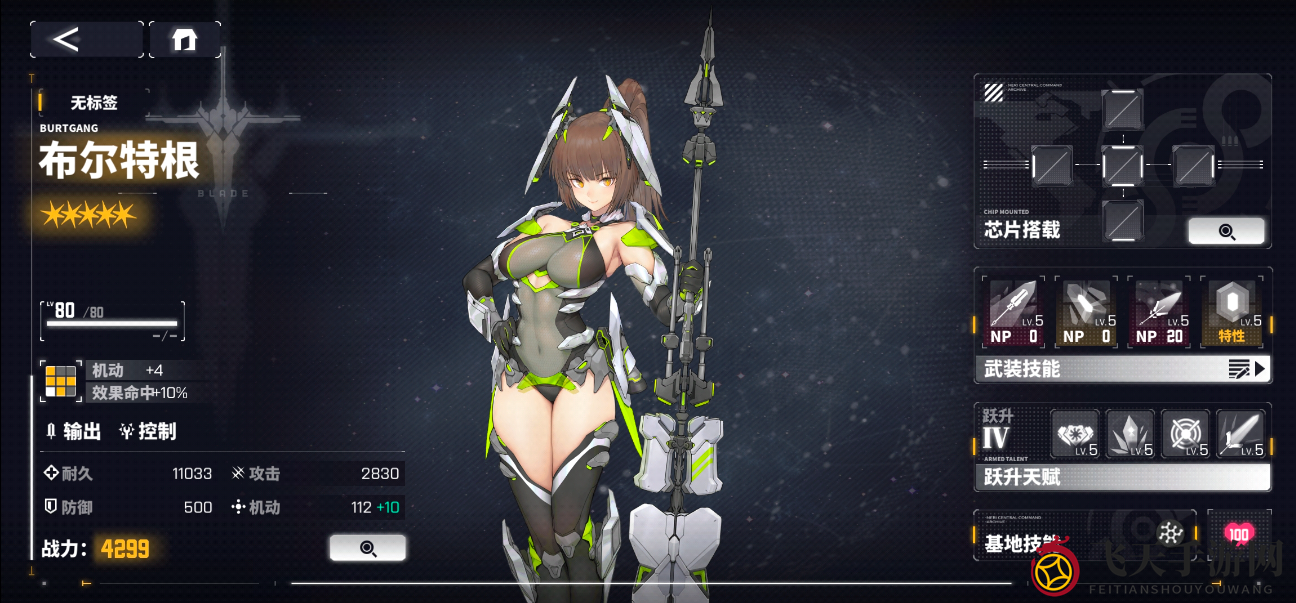This screenshot has height=603, width=1296.
Task: Return to the home screen
Action: (185, 39)
